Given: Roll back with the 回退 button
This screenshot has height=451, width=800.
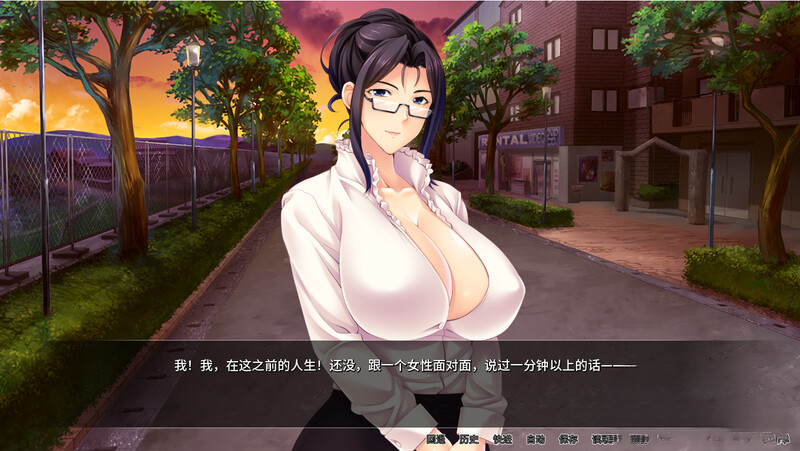Looking at the screenshot, I should point(435,439).
